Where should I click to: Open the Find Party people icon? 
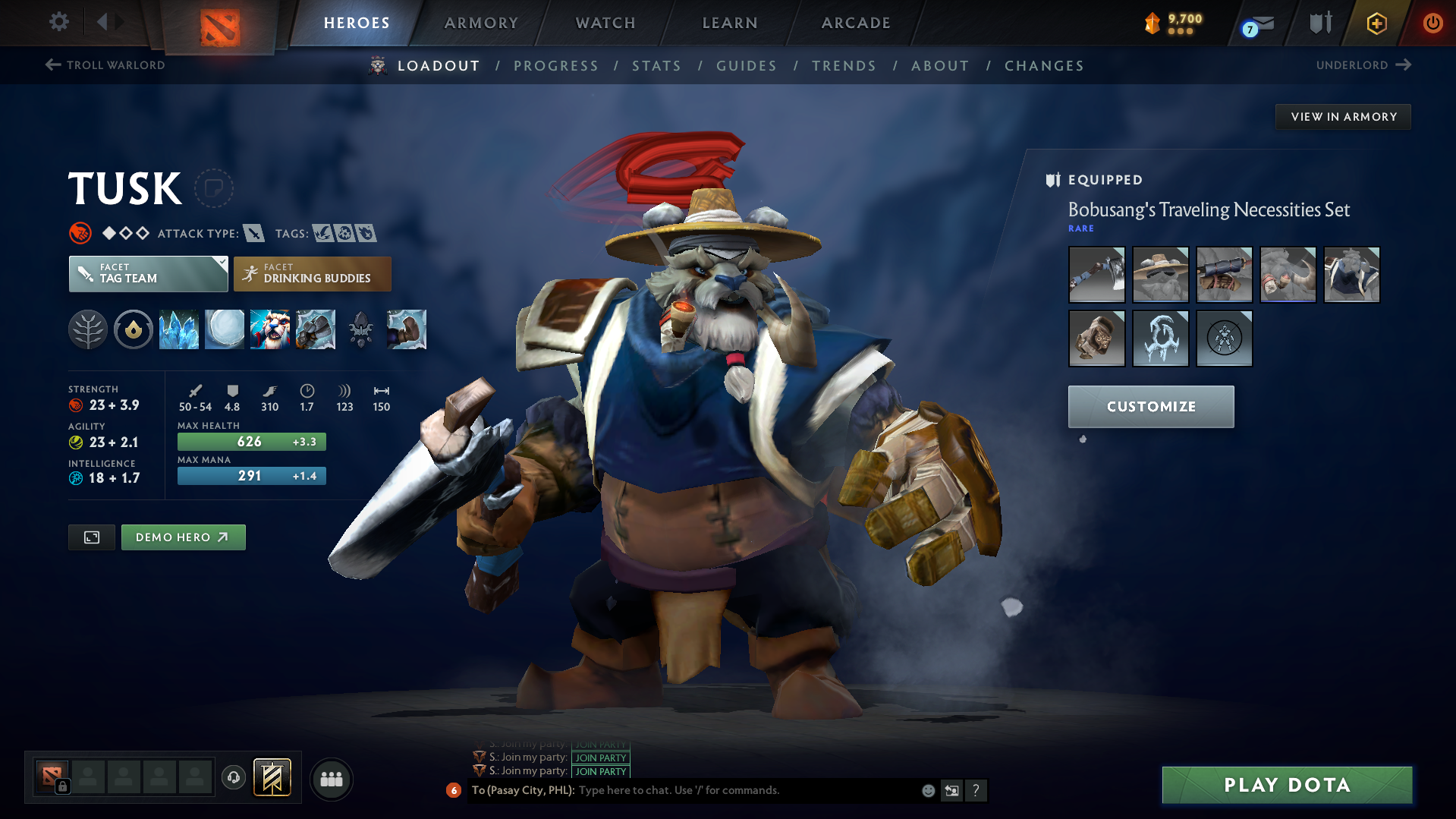[x=331, y=779]
